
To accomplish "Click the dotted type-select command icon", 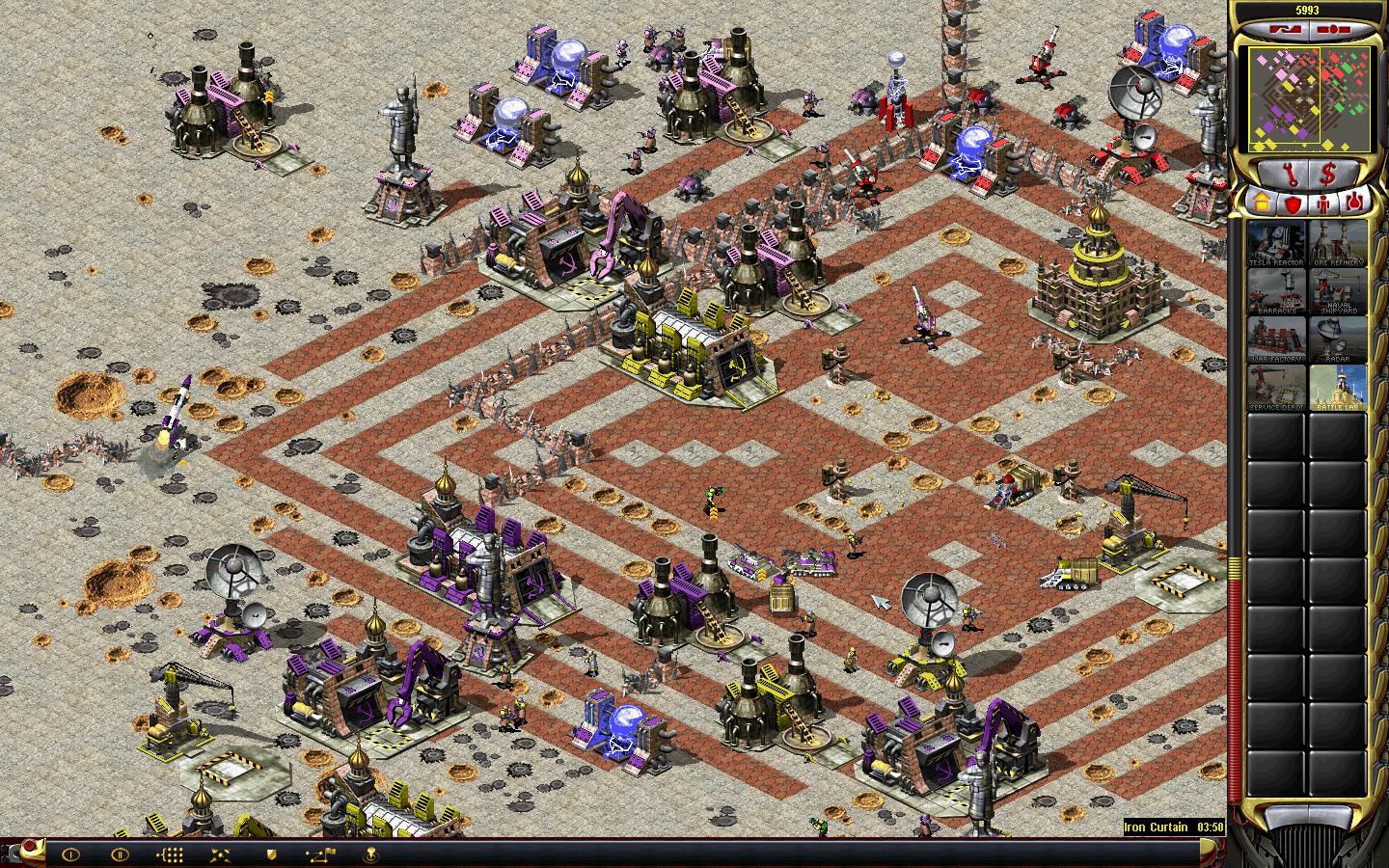I will [170, 854].
